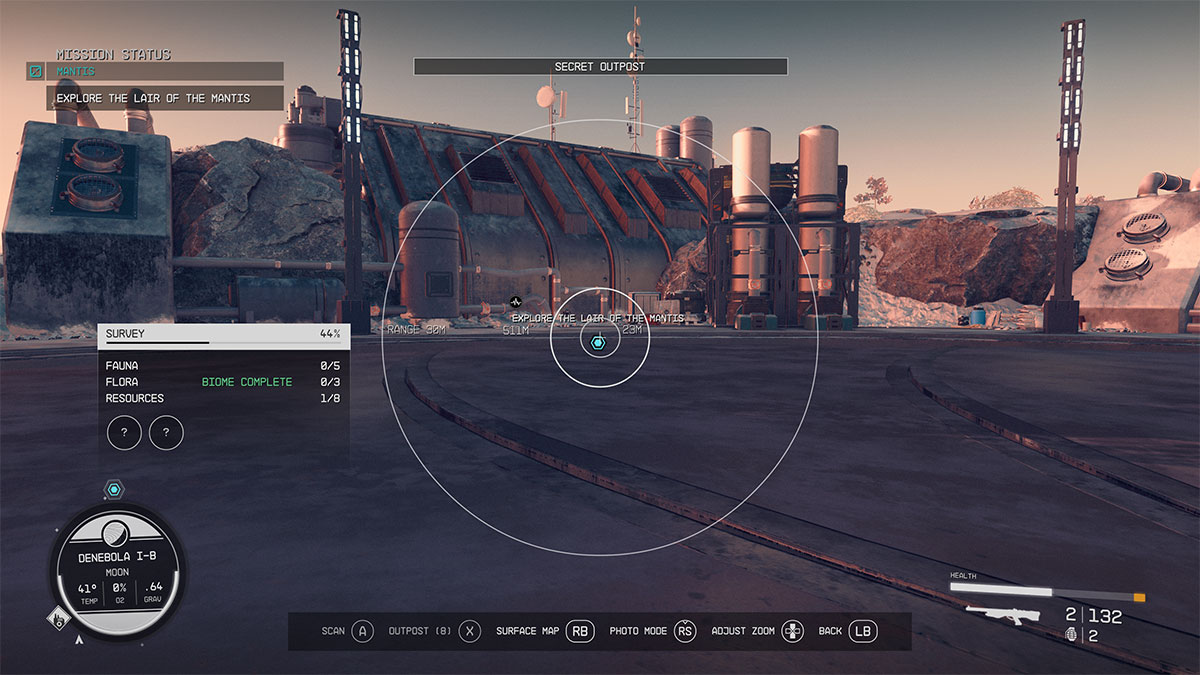The height and width of the screenshot is (675, 1200).
Task: Select the Fauna survey row
Action: [x=223, y=366]
